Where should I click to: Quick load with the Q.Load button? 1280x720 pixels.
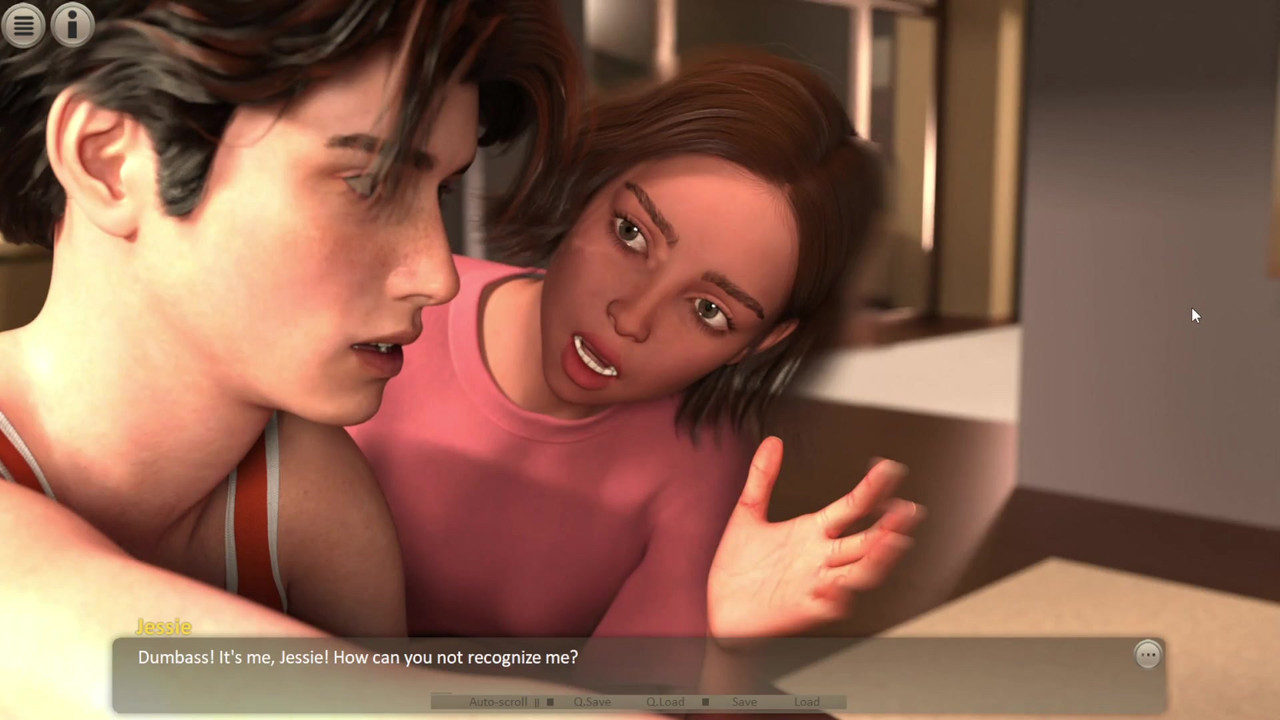click(x=665, y=702)
